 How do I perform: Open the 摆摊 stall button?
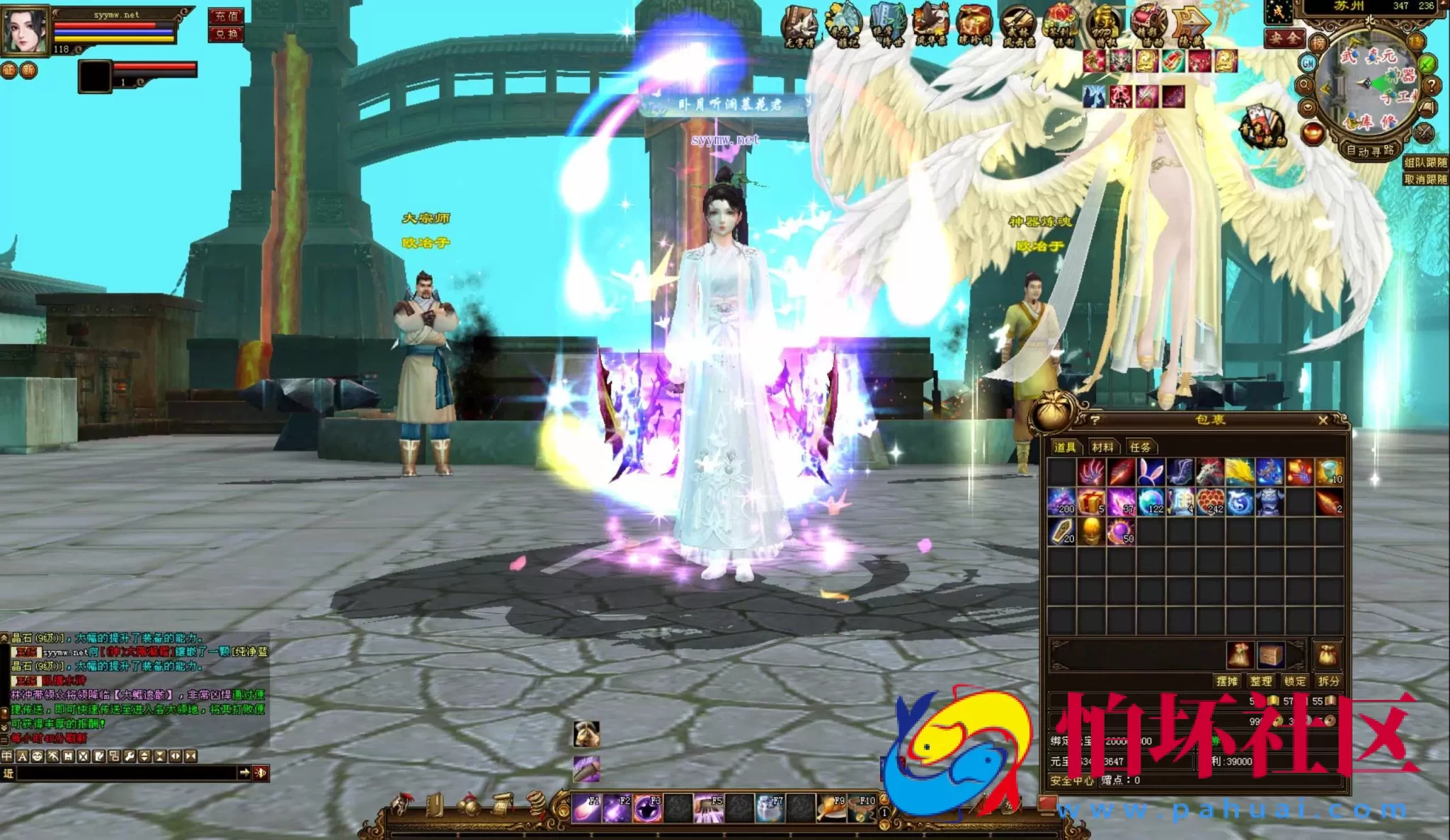click(1227, 681)
